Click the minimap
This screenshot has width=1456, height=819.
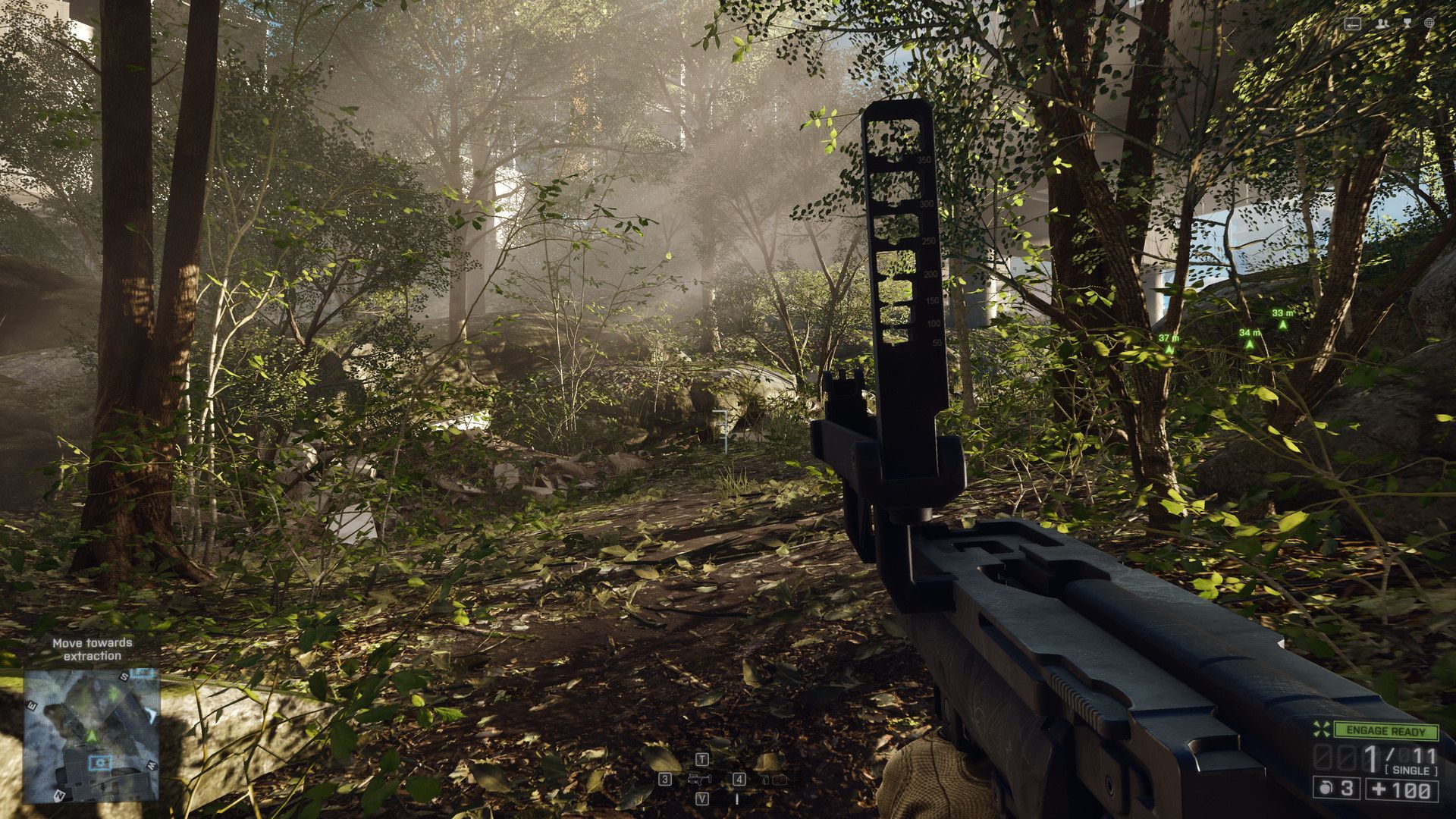(91, 734)
